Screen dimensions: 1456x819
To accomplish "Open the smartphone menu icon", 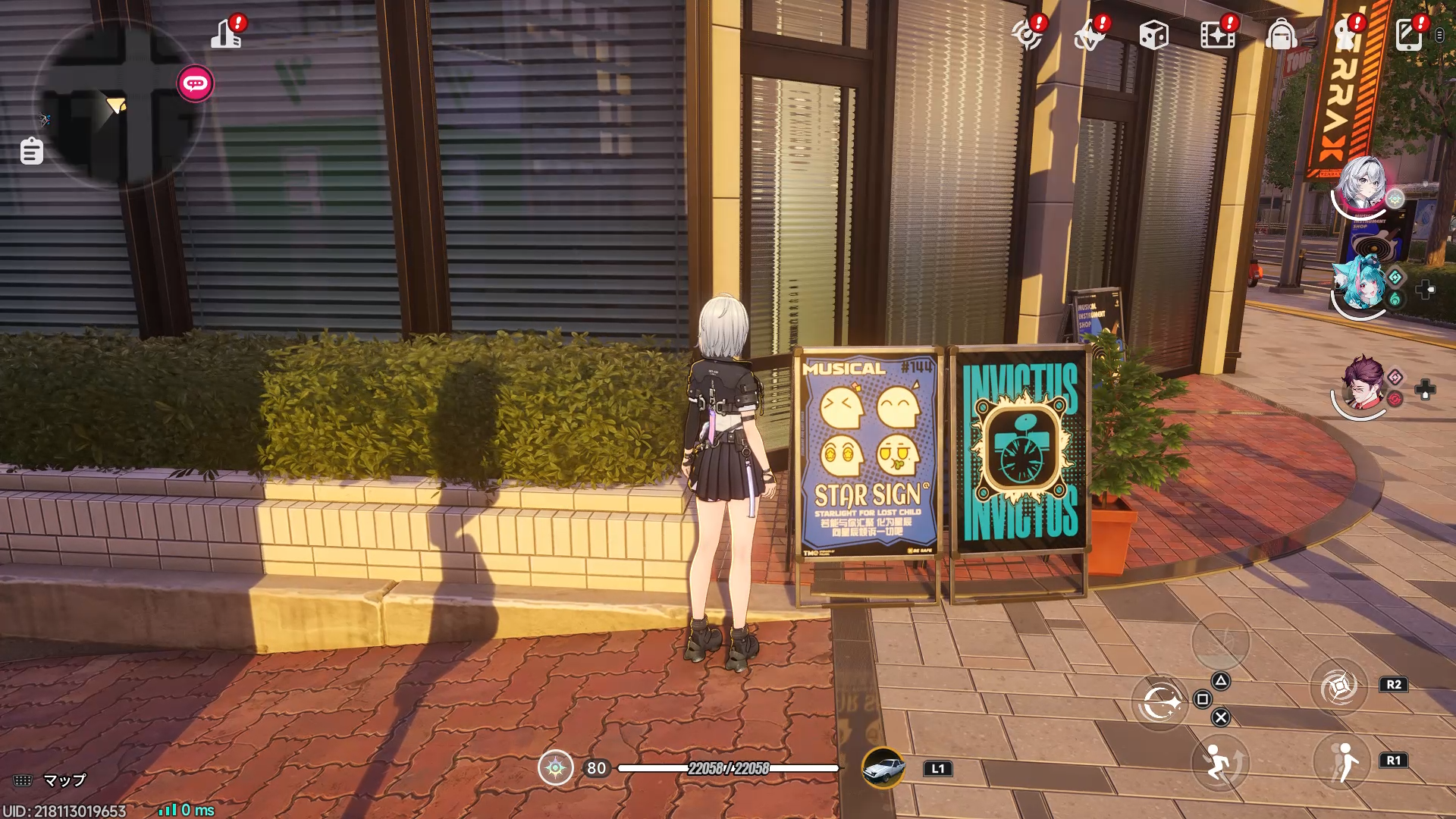I will click(1409, 35).
